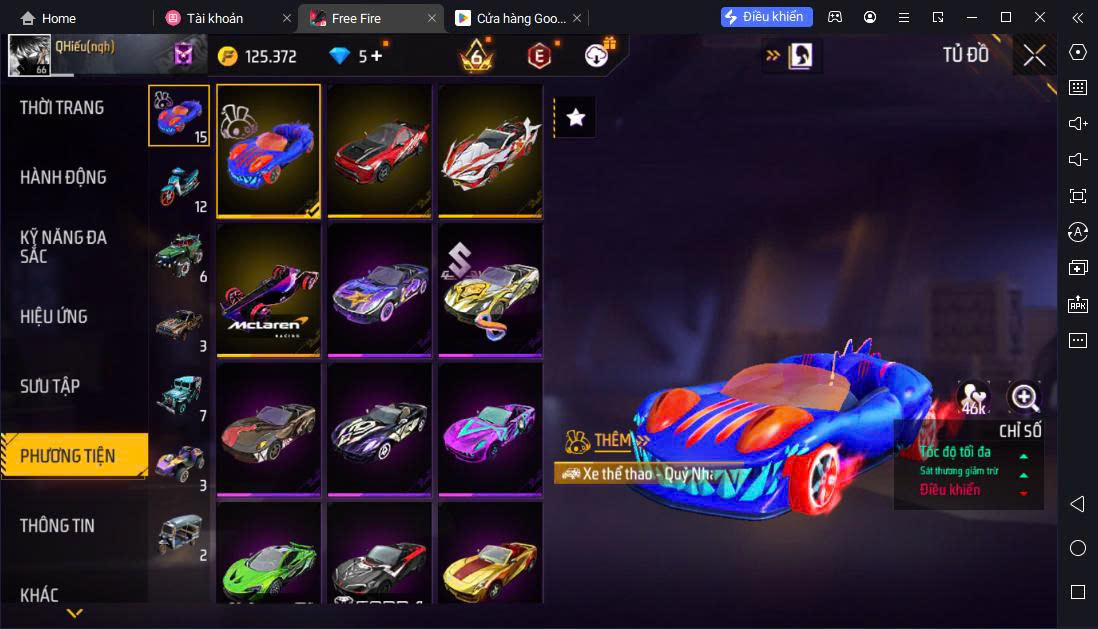Toggle the star favorites filter
1098x629 pixels.
pos(576,117)
